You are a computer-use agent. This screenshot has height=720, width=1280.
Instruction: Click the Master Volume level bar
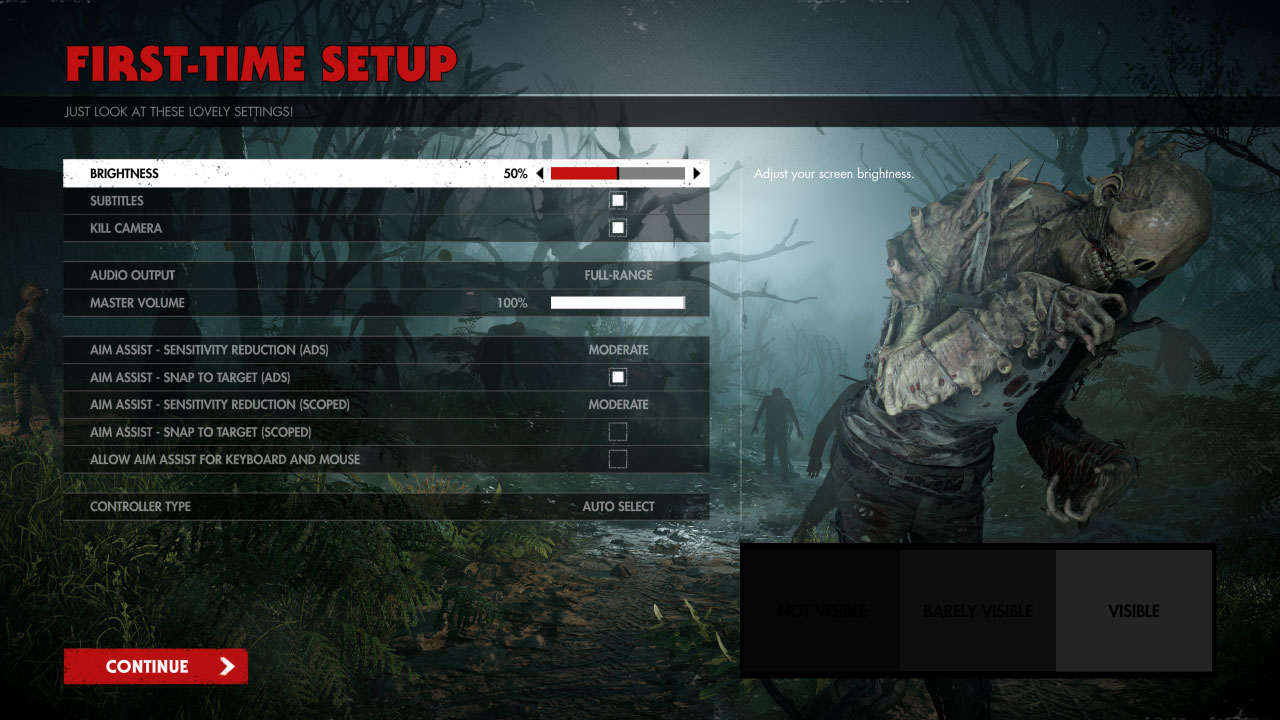coord(616,302)
